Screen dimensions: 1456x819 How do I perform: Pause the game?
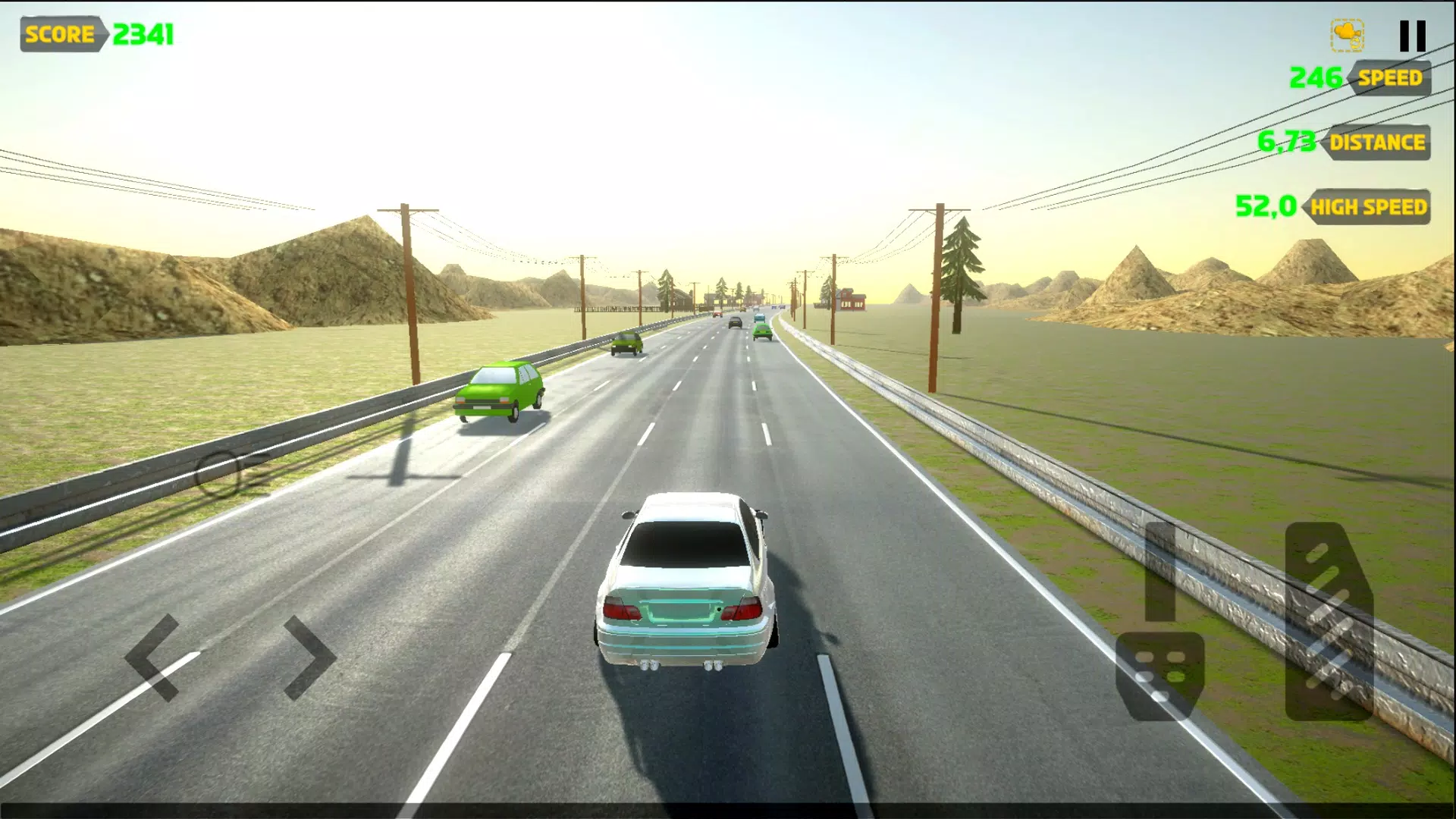(x=1412, y=36)
